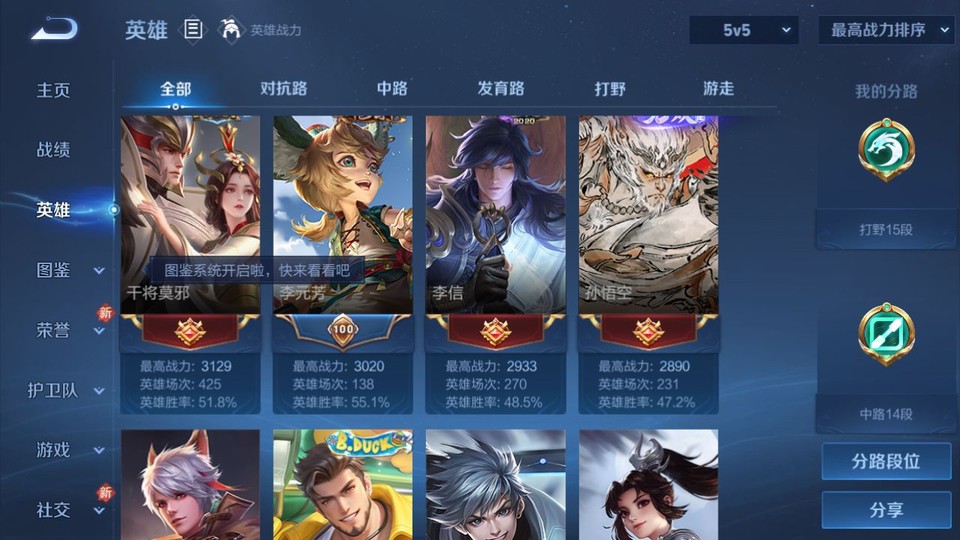This screenshot has width=960, height=540.
Task: Switch to the 发育路 tab
Action: click(x=501, y=88)
